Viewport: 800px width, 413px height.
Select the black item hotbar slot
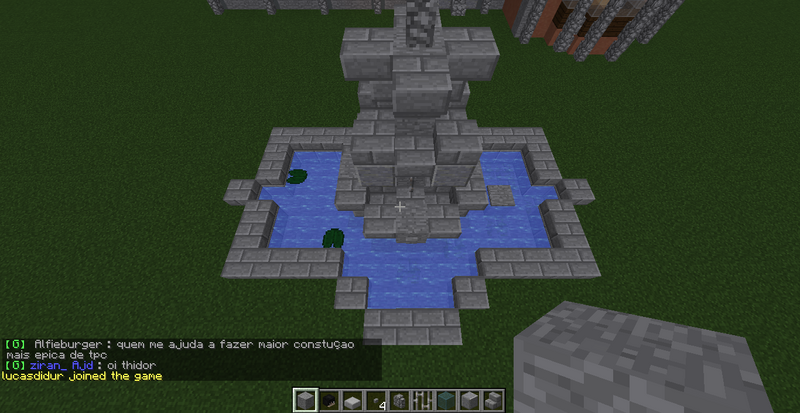coord(329,401)
